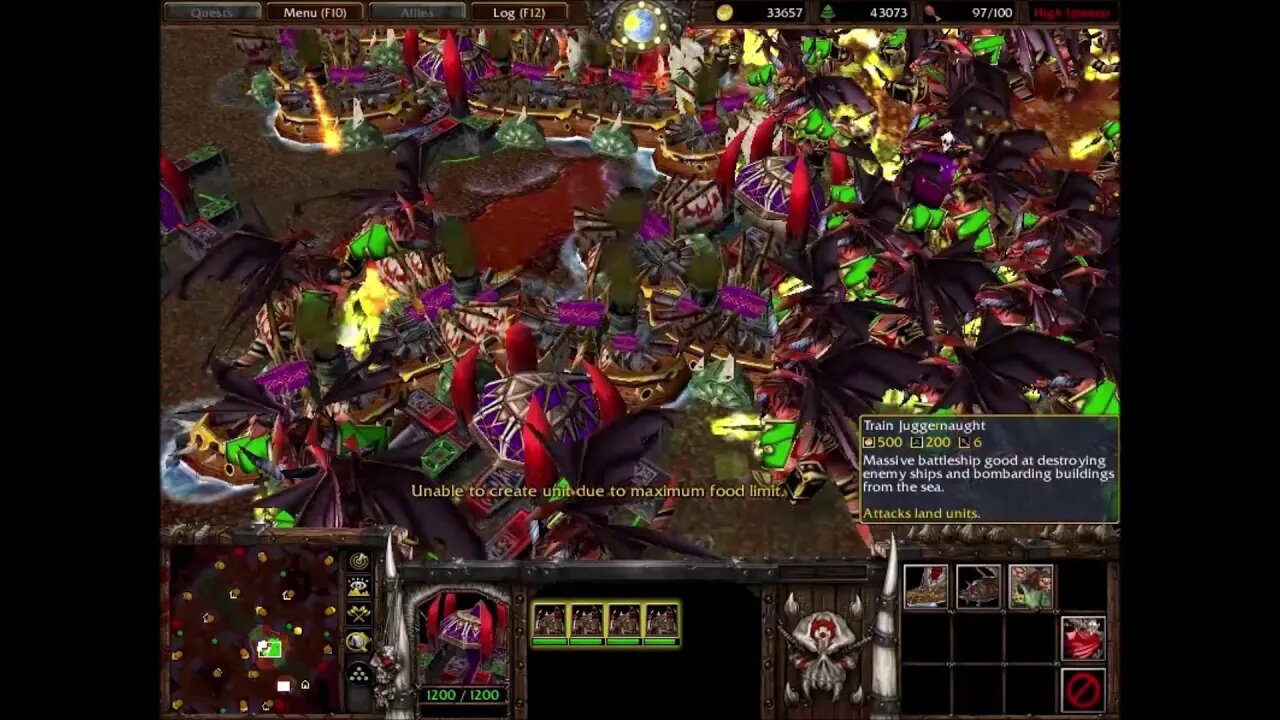Image resolution: width=1280 pixels, height=720 pixels.
Task: Open the Quests window
Action: pyautogui.click(x=210, y=13)
